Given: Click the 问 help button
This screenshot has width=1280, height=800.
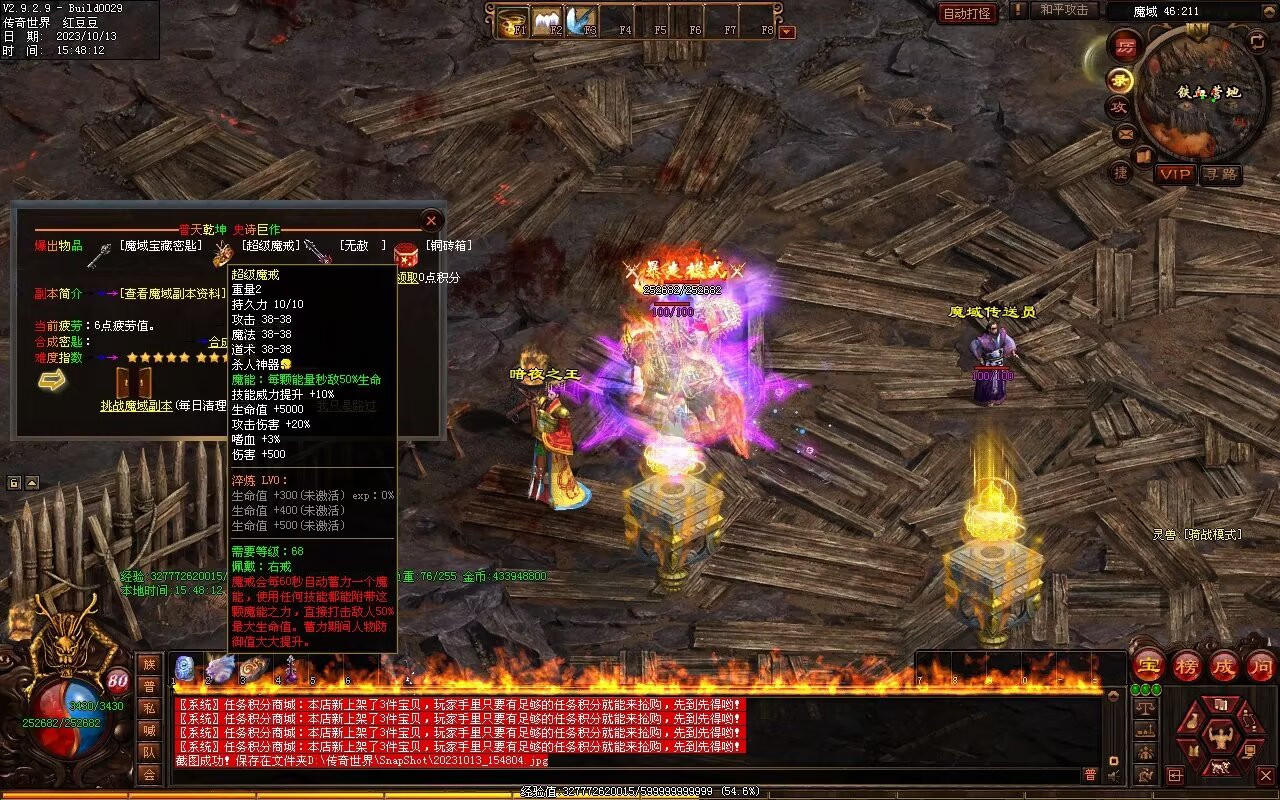Looking at the screenshot, I should tap(1260, 665).
